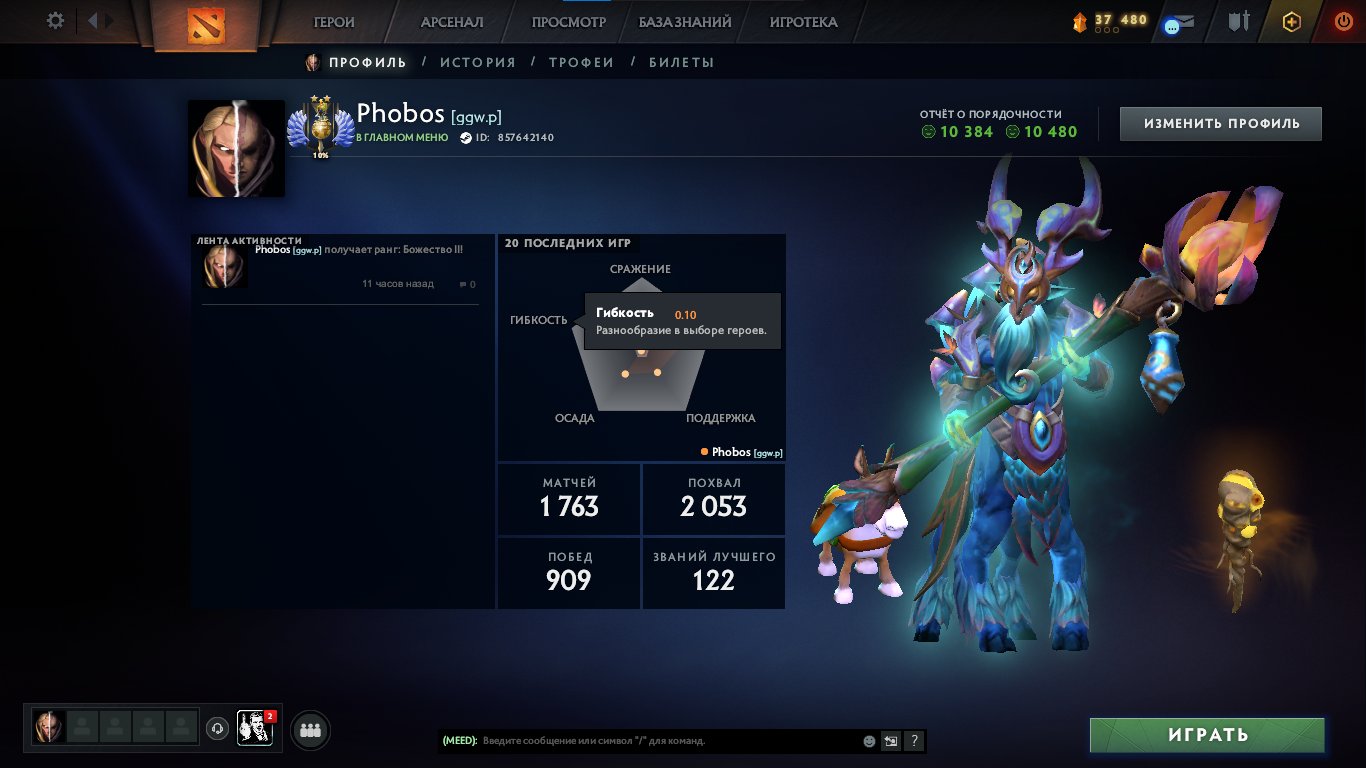Open the friends list group icon

pos(309,730)
